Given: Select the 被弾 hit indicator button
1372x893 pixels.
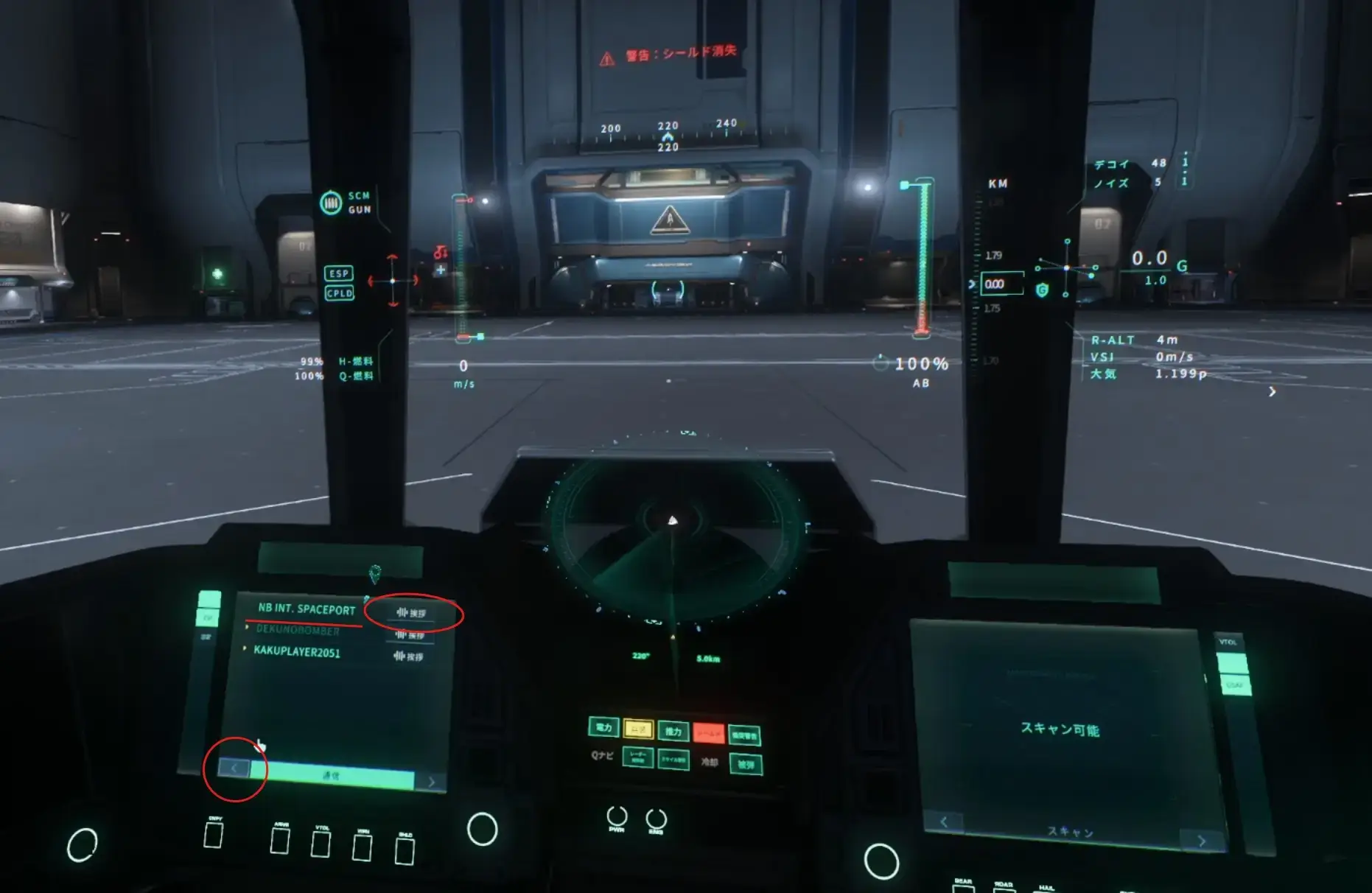Looking at the screenshot, I should click(746, 765).
